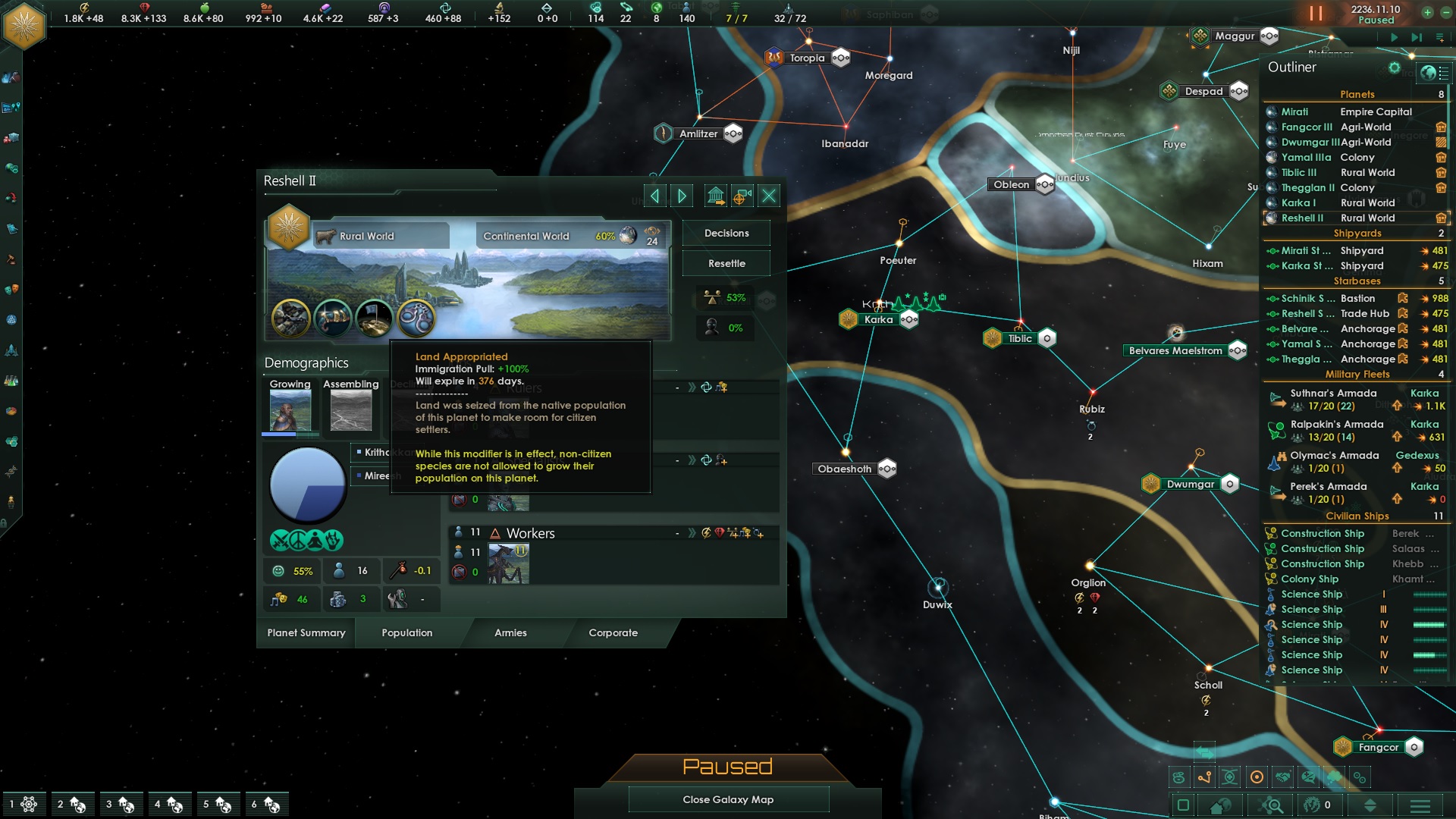Open the planet Decisions menu

[726, 234]
